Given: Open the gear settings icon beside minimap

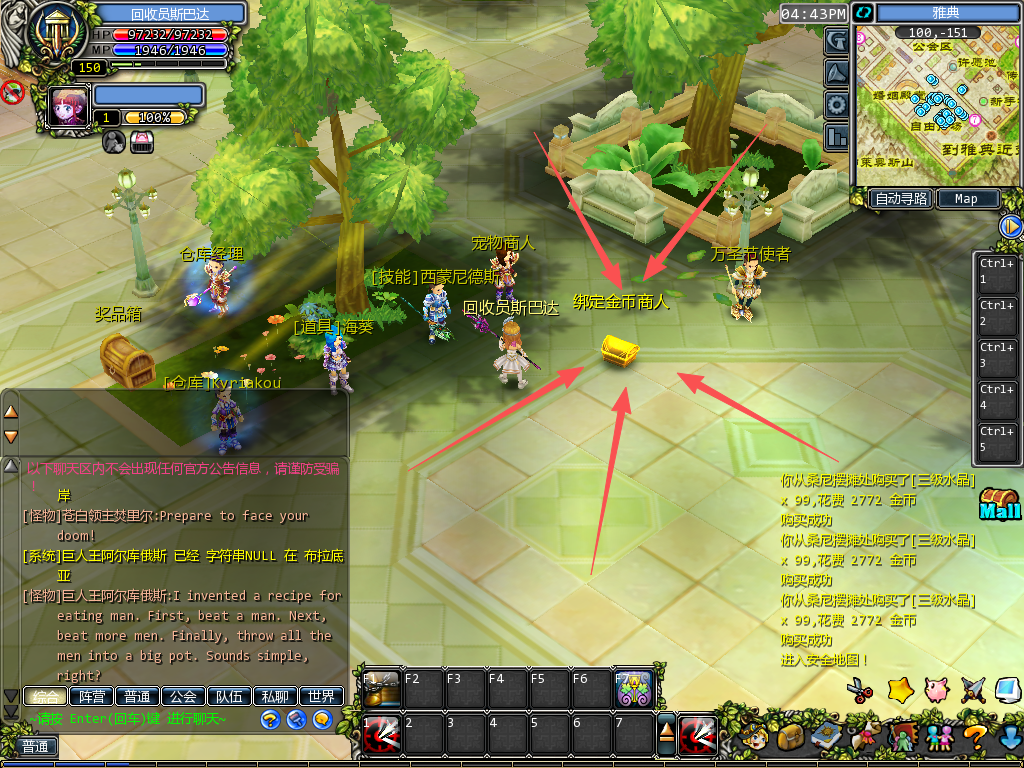Looking at the screenshot, I should 836,105.
